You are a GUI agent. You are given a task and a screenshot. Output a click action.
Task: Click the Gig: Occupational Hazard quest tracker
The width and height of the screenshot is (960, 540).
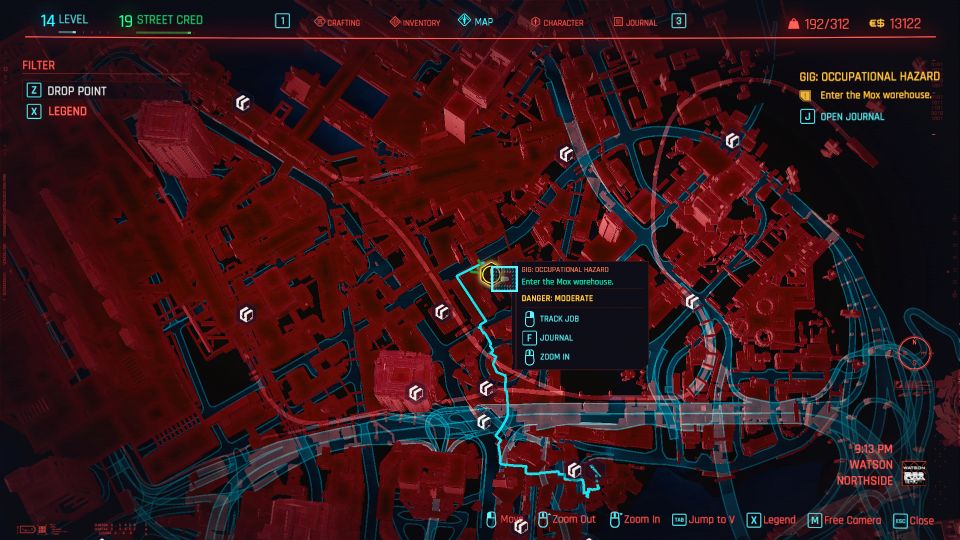(x=869, y=76)
